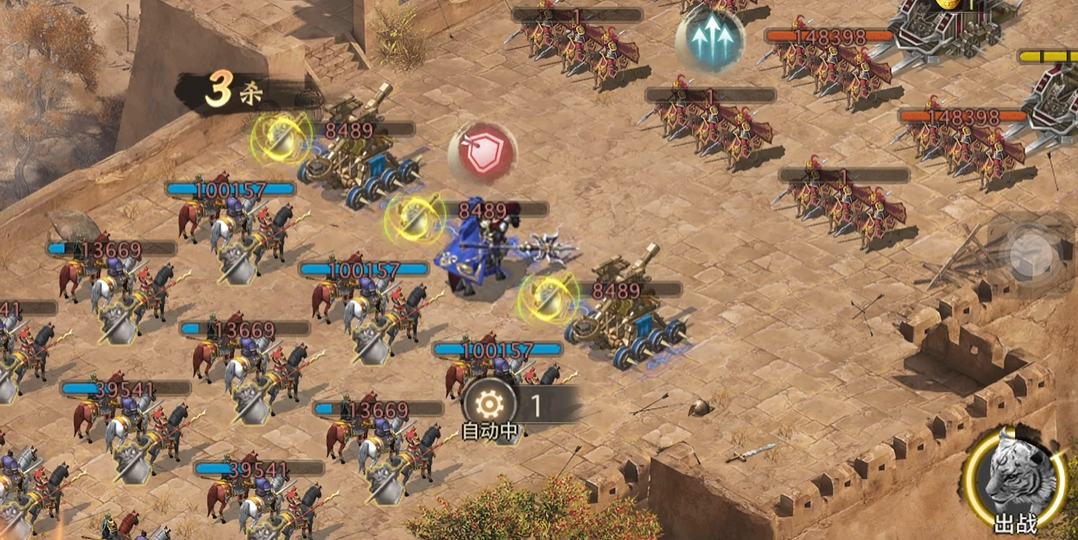Select the red shield skill bubble
The image size is (1078, 540).
[x=481, y=153]
